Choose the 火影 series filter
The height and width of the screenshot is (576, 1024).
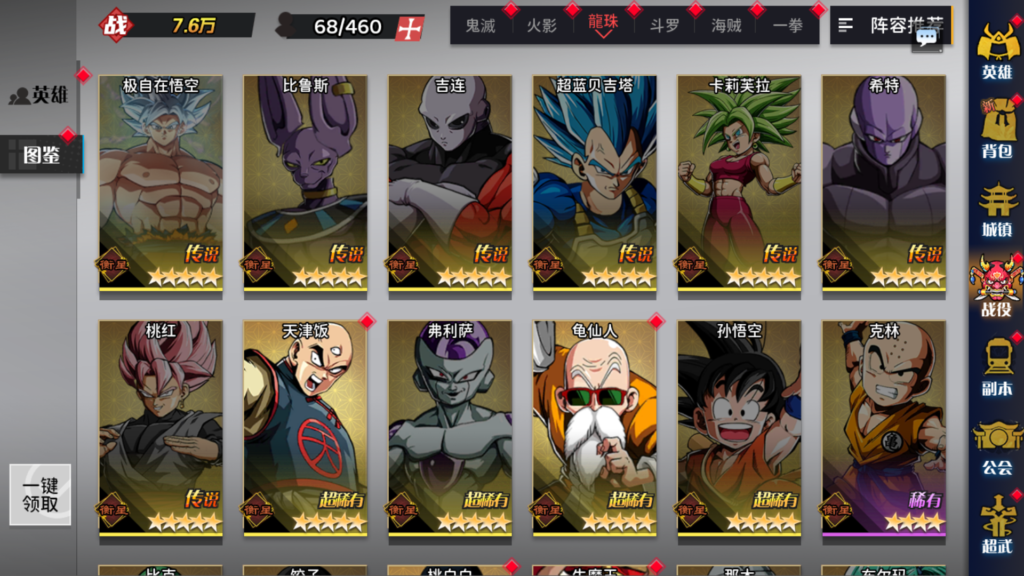click(x=542, y=26)
